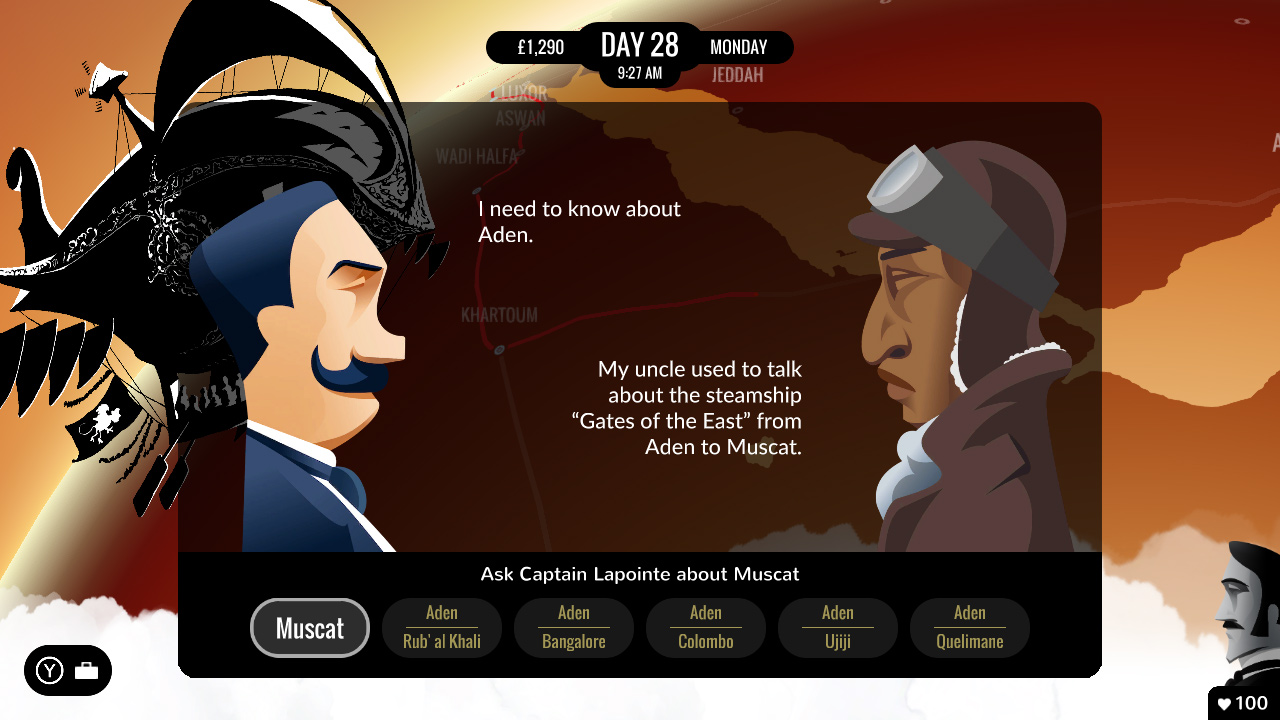This screenshot has width=1280, height=720.
Task: Open the Aden Colombo route option
Action: 705,628
